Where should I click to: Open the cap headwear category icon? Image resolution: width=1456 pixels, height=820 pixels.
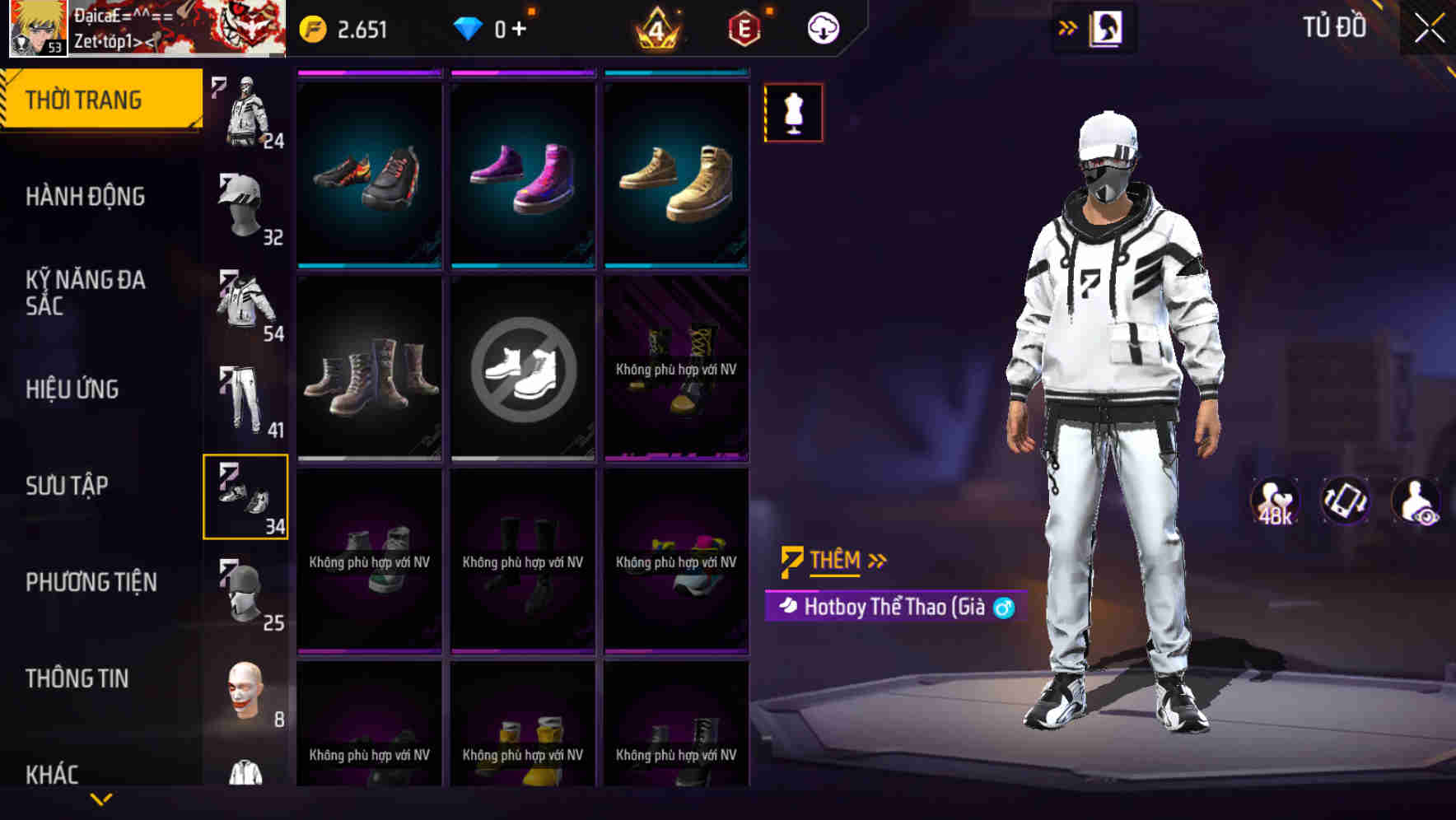coord(242,206)
